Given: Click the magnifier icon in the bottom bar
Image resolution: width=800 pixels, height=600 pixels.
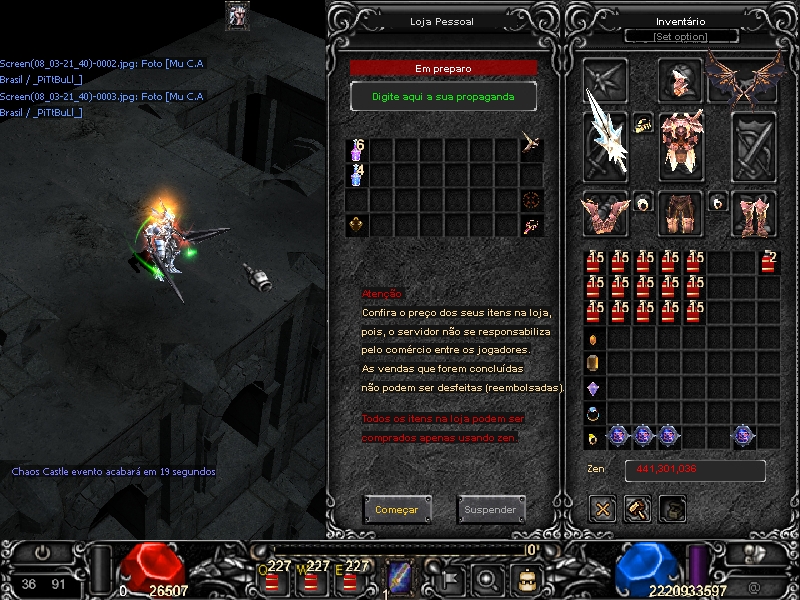Looking at the screenshot, I should click(487, 577).
